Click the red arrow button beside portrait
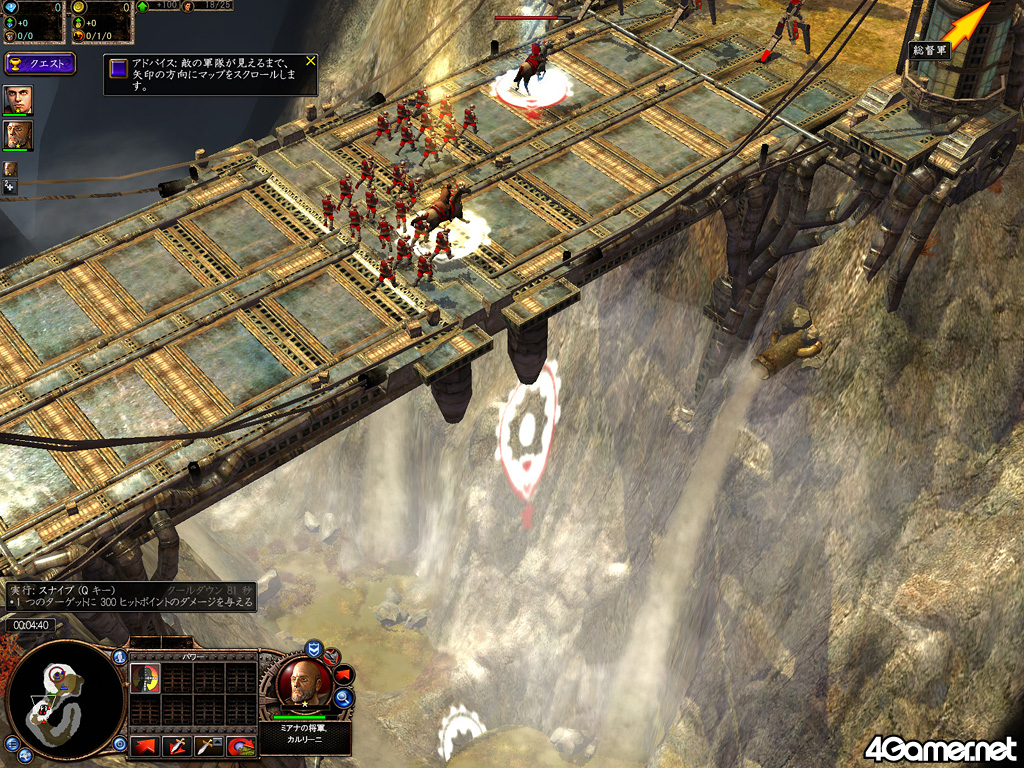Screen dimensions: 1024x768 click(x=341, y=673)
